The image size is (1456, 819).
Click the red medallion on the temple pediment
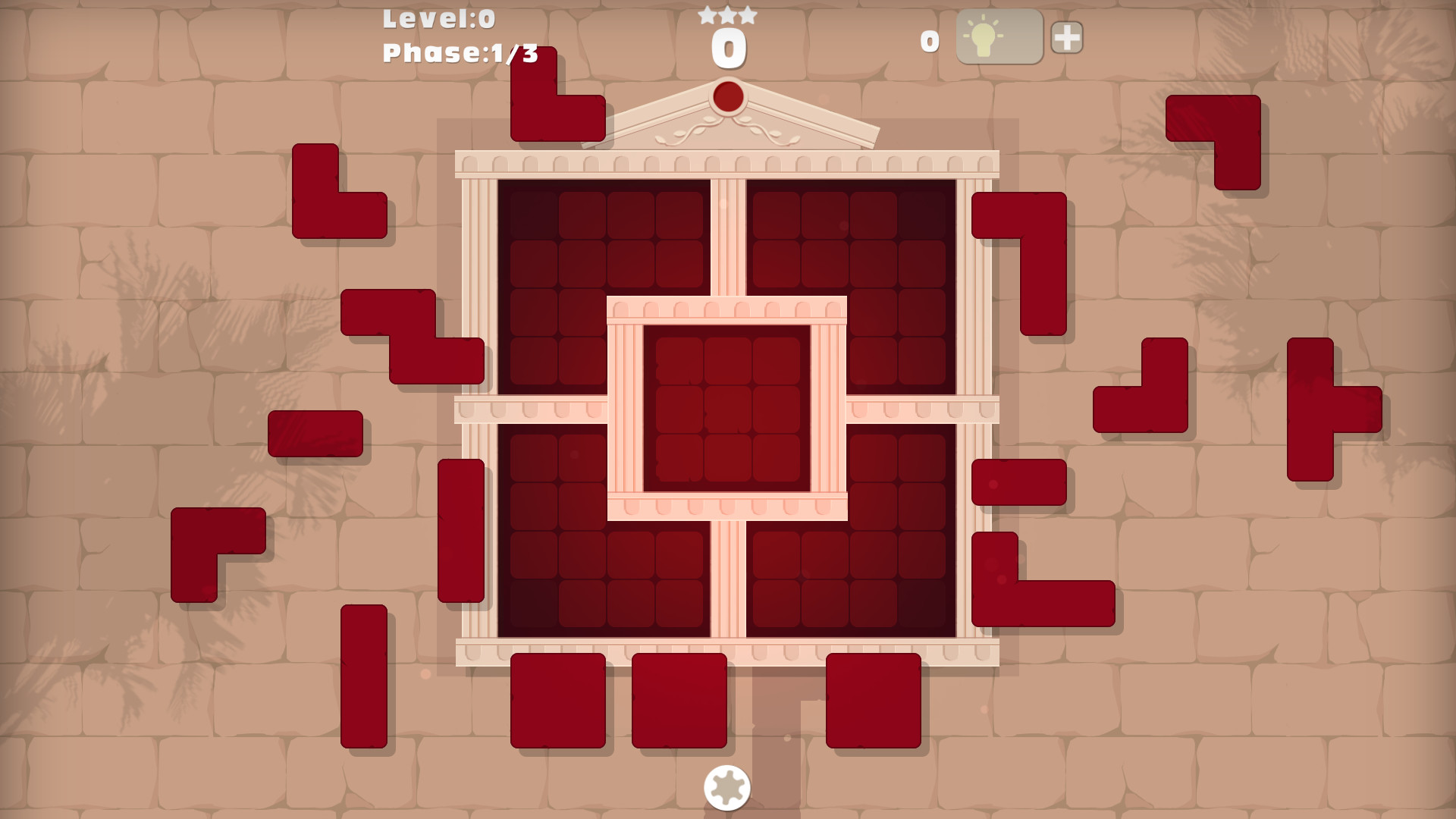coord(729,97)
